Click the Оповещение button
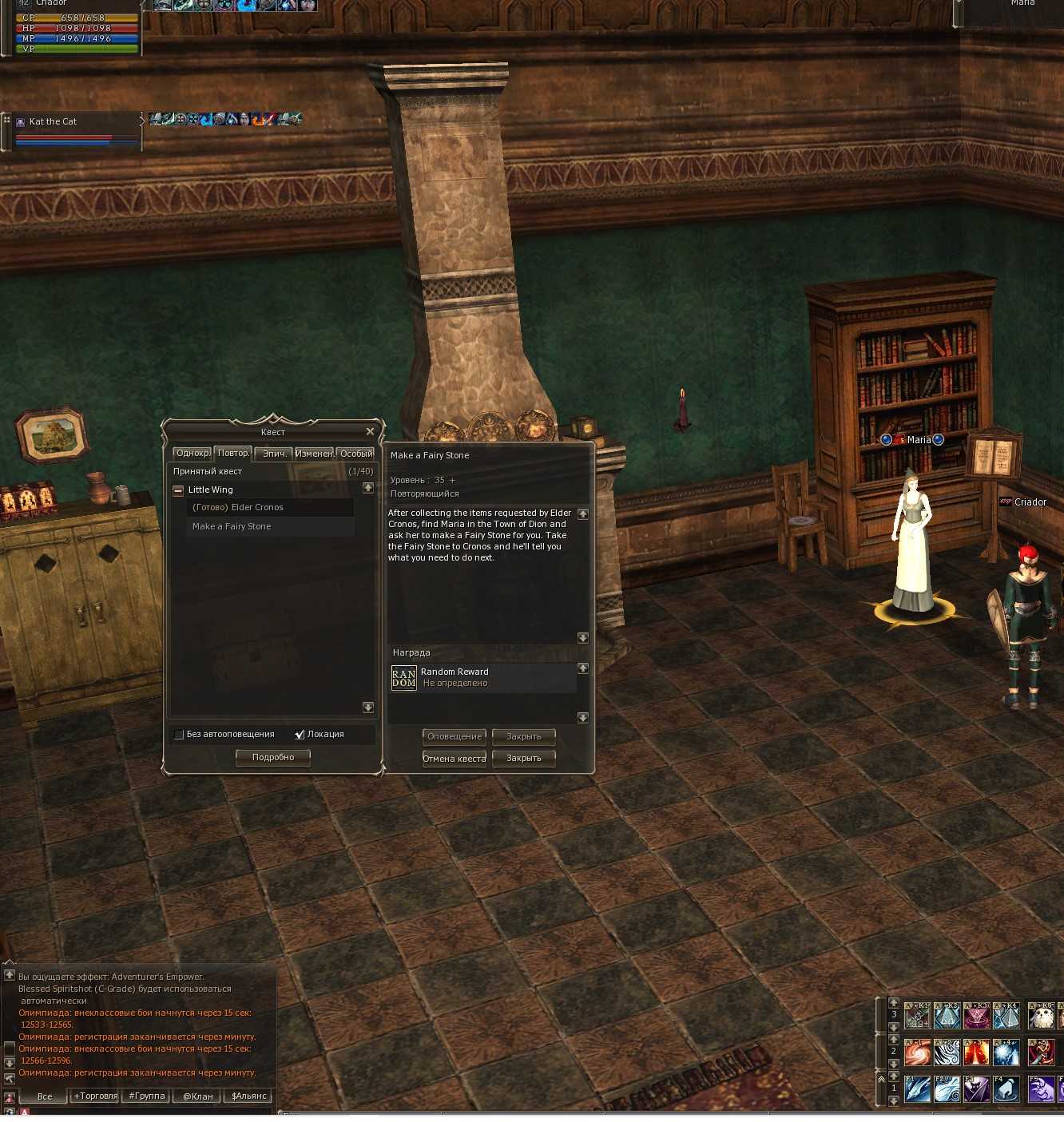Image resolution: width=1064 pixels, height=1122 pixels. [454, 737]
